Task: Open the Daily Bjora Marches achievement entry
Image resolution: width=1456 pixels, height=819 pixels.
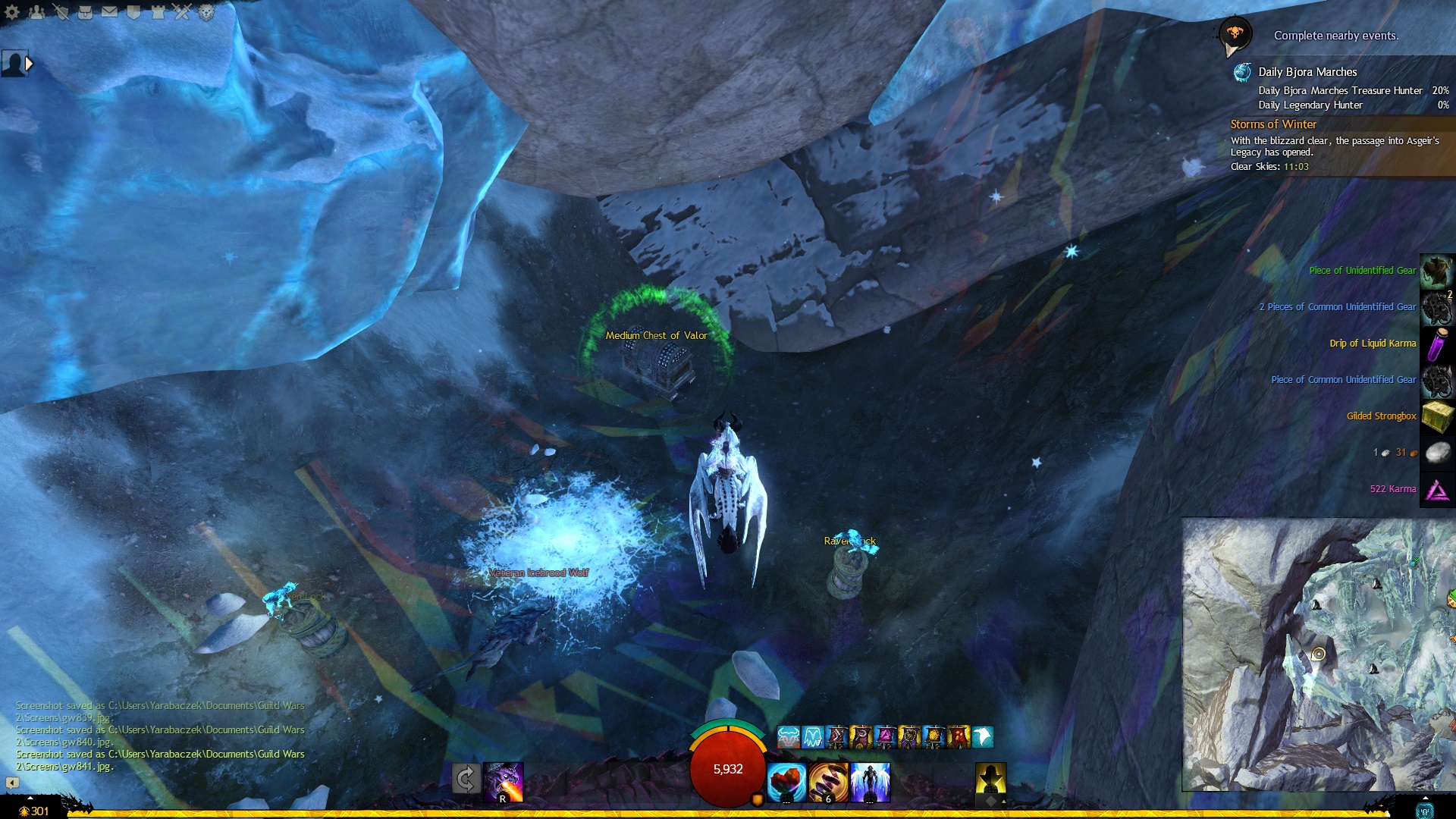Action: point(1307,72)
